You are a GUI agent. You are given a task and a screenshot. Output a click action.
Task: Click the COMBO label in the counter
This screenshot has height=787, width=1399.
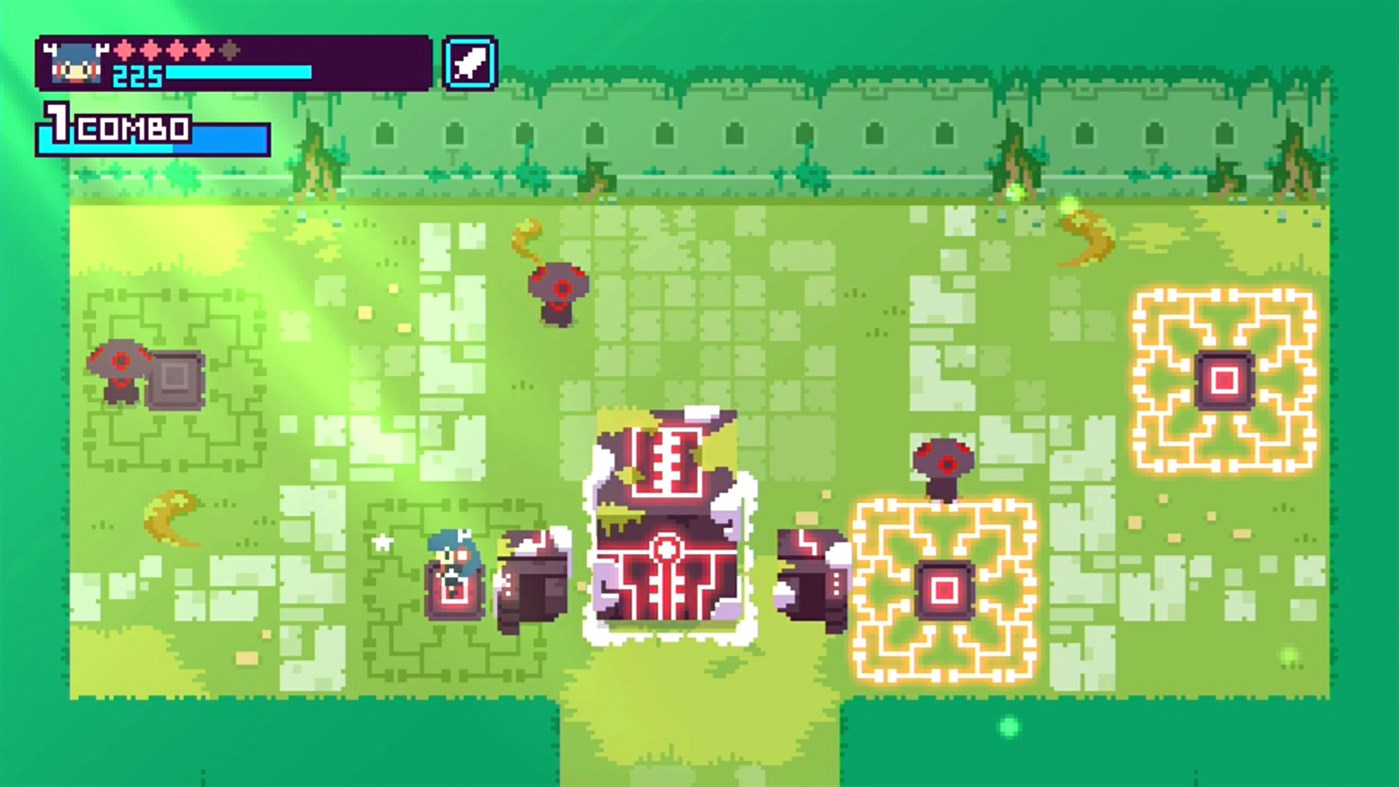click(x=133, y=129)
